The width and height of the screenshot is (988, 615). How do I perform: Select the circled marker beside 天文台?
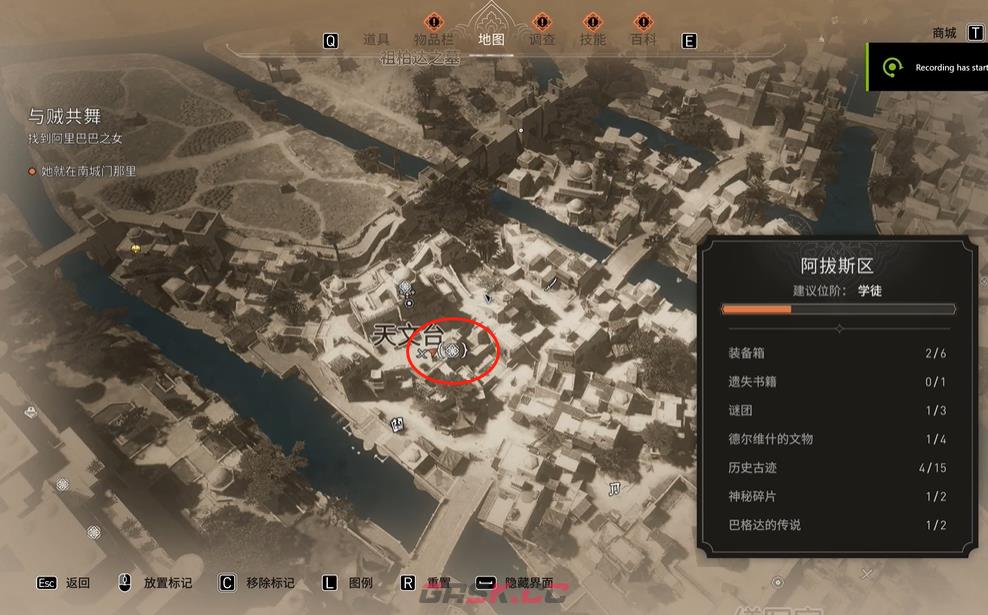point(453,350)
